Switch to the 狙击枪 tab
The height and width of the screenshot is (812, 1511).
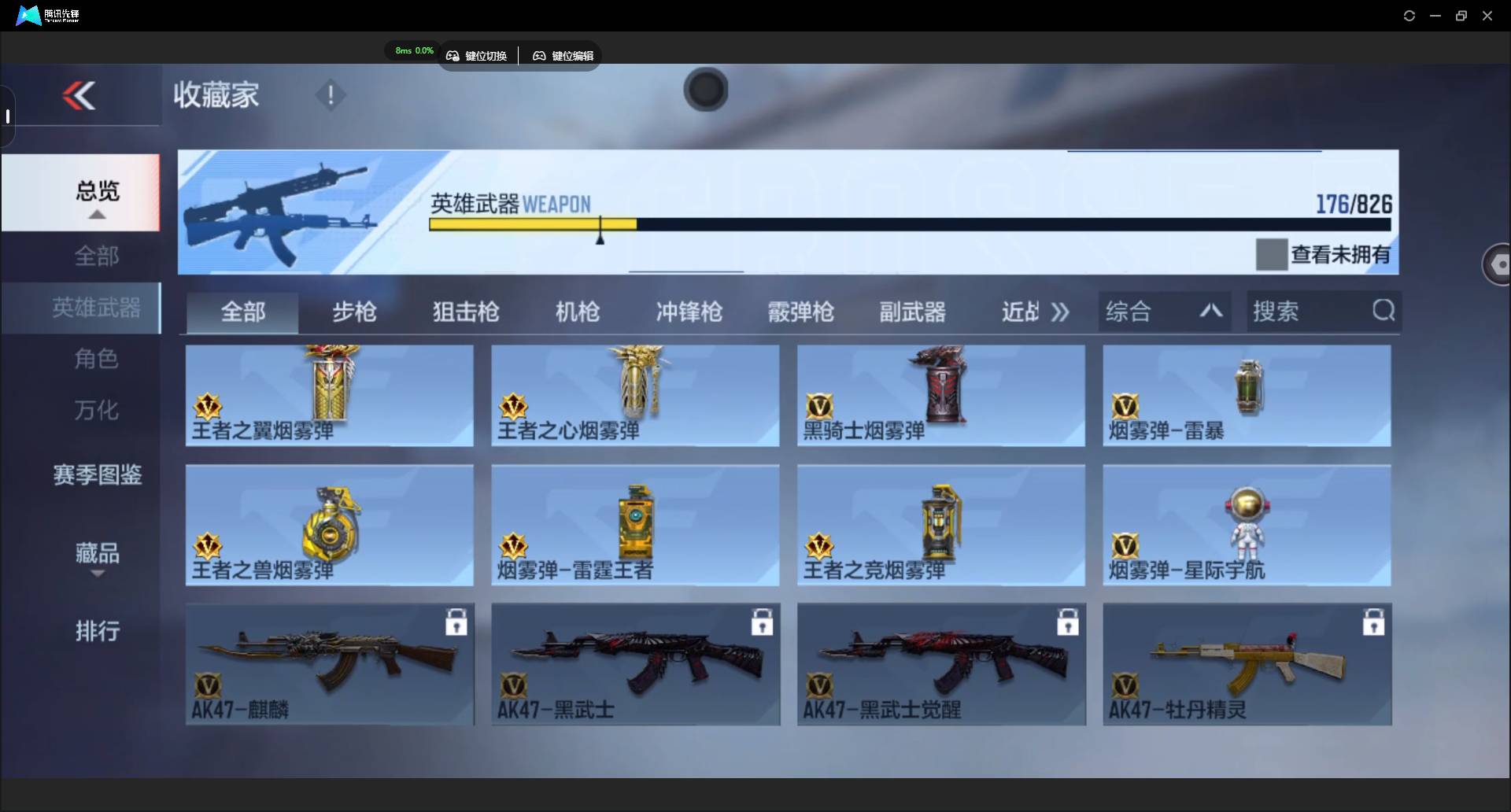tap(465, 312)
